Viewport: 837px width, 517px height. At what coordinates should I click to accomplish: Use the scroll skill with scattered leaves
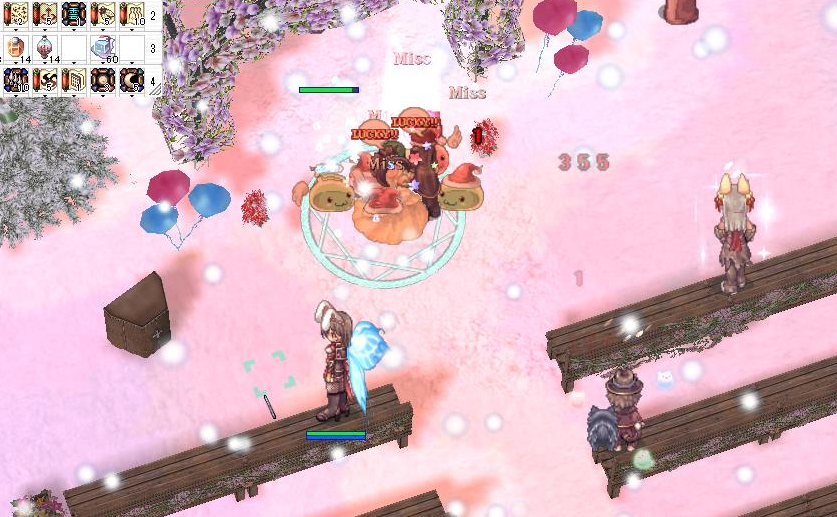pos(17,14)
